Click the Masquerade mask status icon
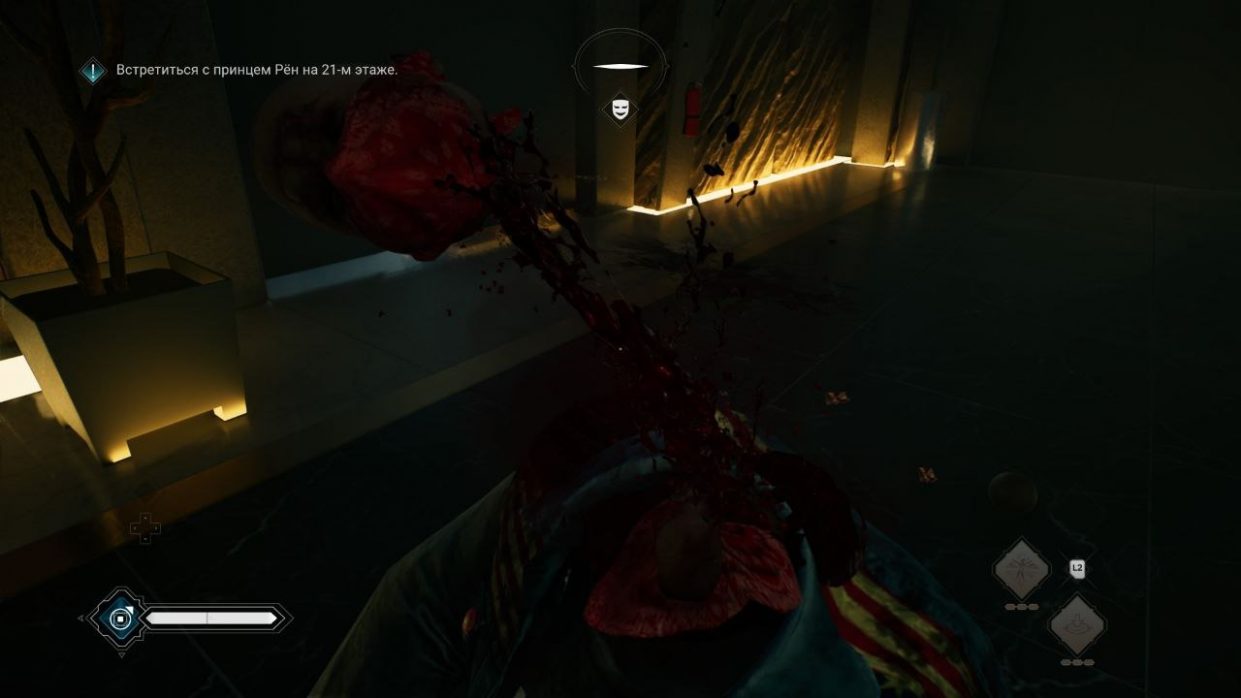Image resolution: width=1241 pixels, height=698 pixels. 620,108
